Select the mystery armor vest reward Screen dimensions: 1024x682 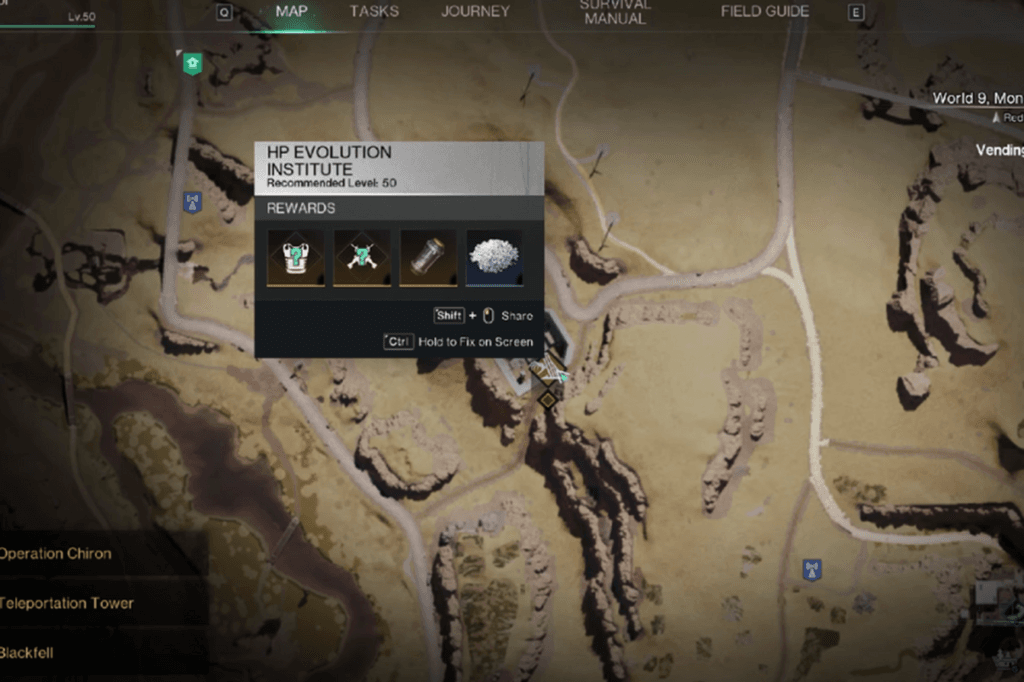pyautogui.click(x=295, y=258)
